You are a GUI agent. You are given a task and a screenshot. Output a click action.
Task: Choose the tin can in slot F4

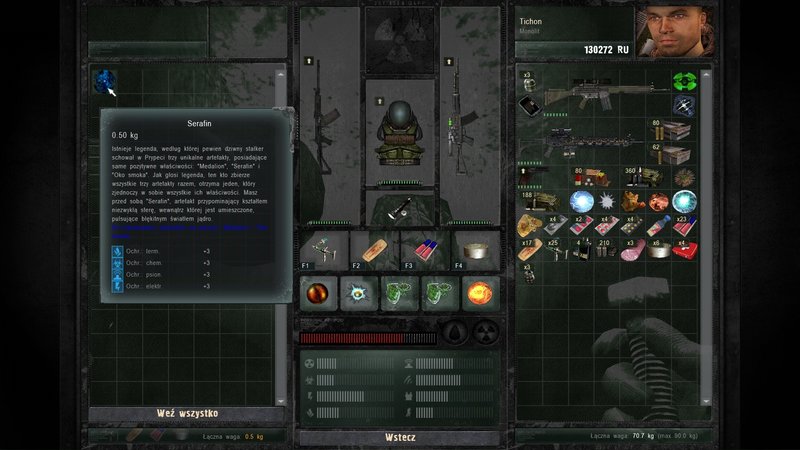tap(475, 248)
